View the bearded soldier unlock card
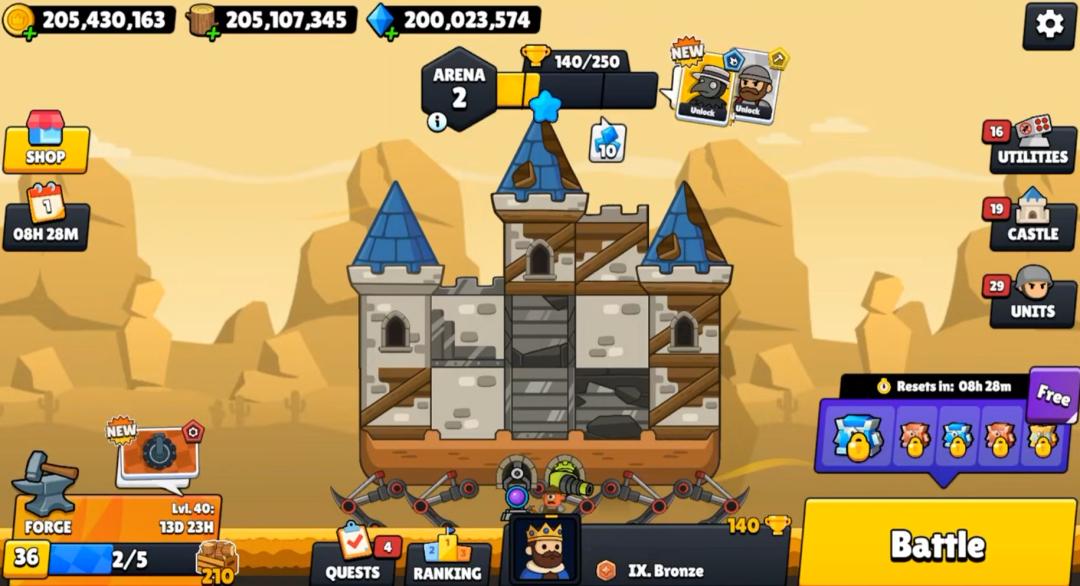The width and height of the screenshot is (1080, 586). [x=753, y=88]
